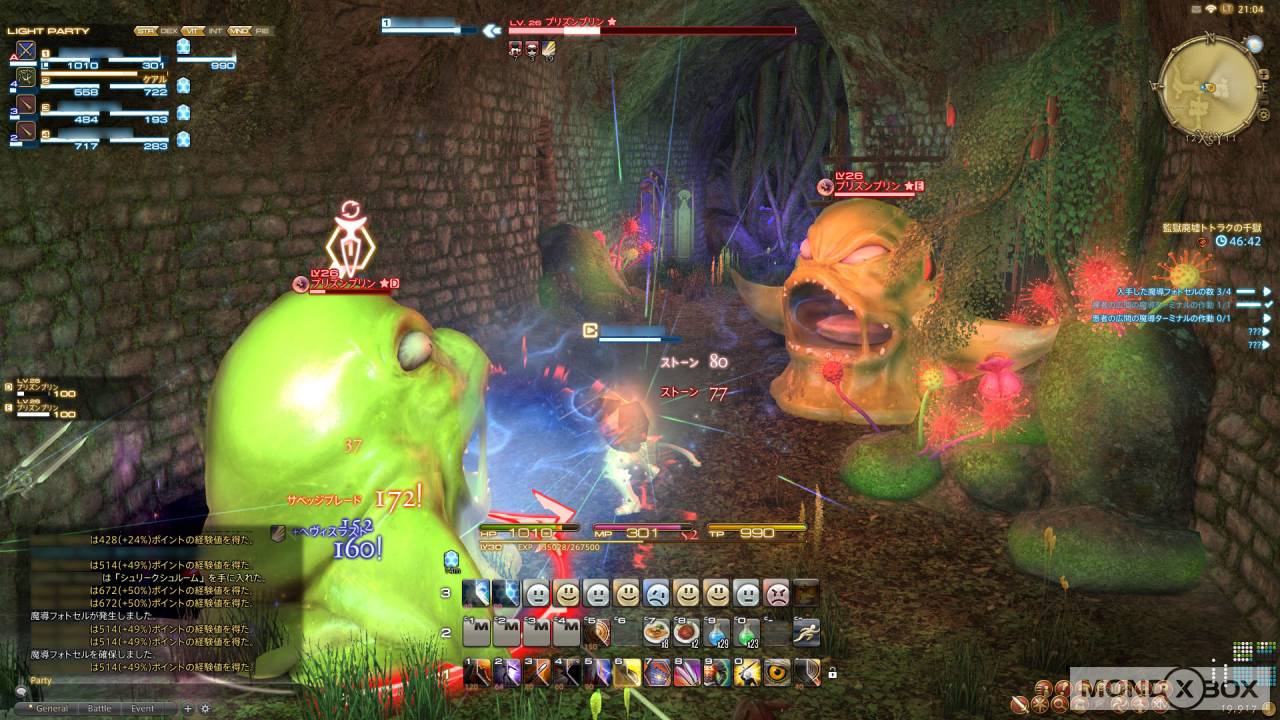Switch to the Battle chat tab
Screen dimensions: 1280x720
coord(100,708)
